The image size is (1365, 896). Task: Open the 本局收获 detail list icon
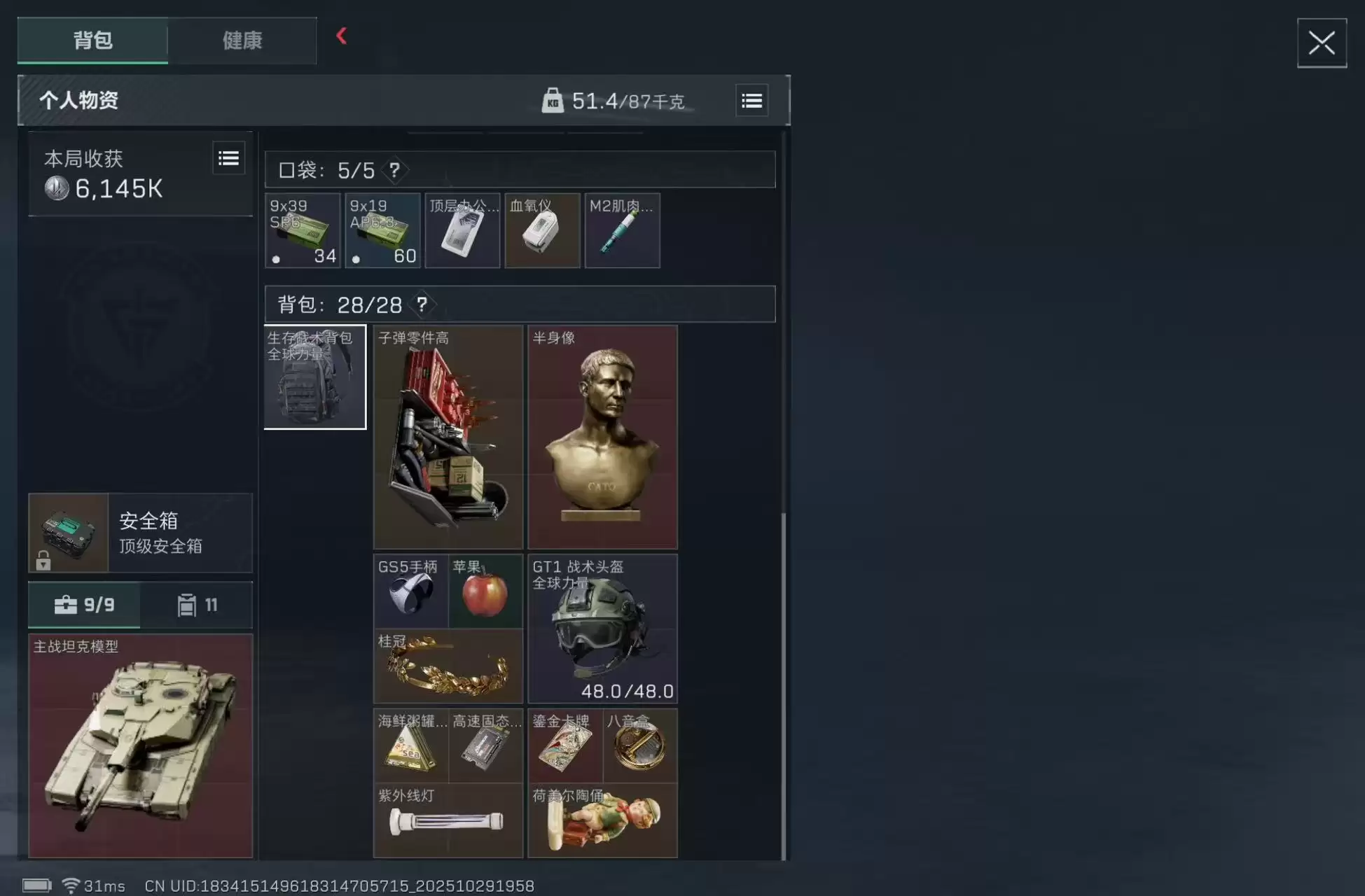229,157
